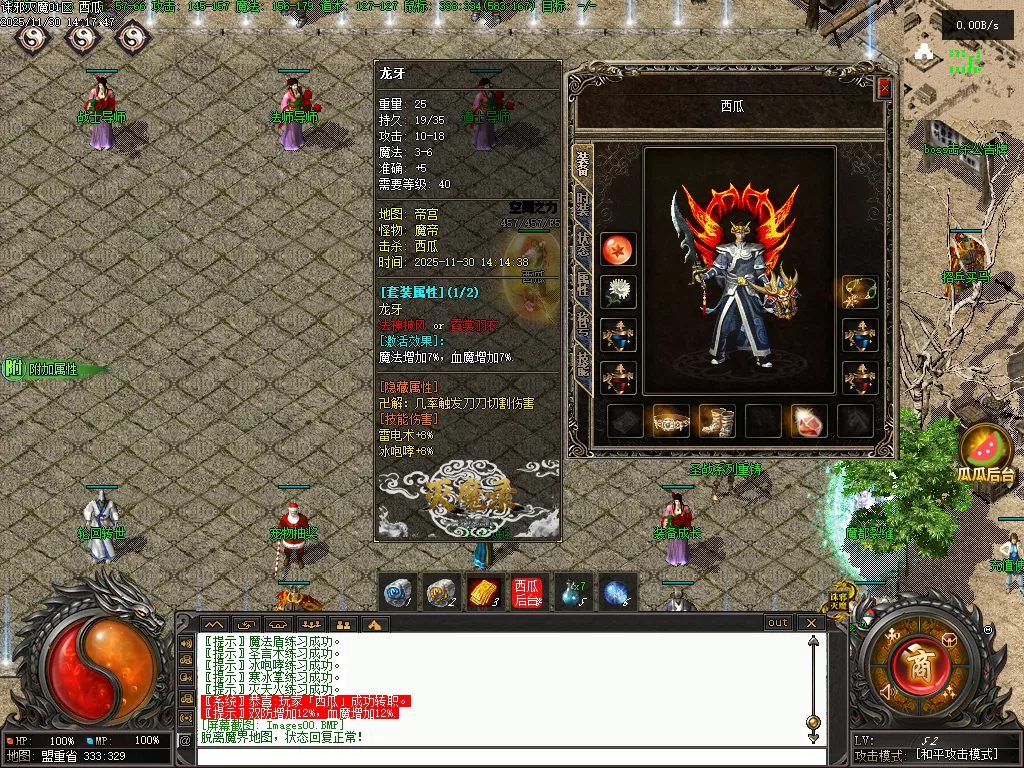Image resolution: width=1024 pixels, height=768 pixels.
Task: Choose the boots equipment slot
Action: point(716,421)
